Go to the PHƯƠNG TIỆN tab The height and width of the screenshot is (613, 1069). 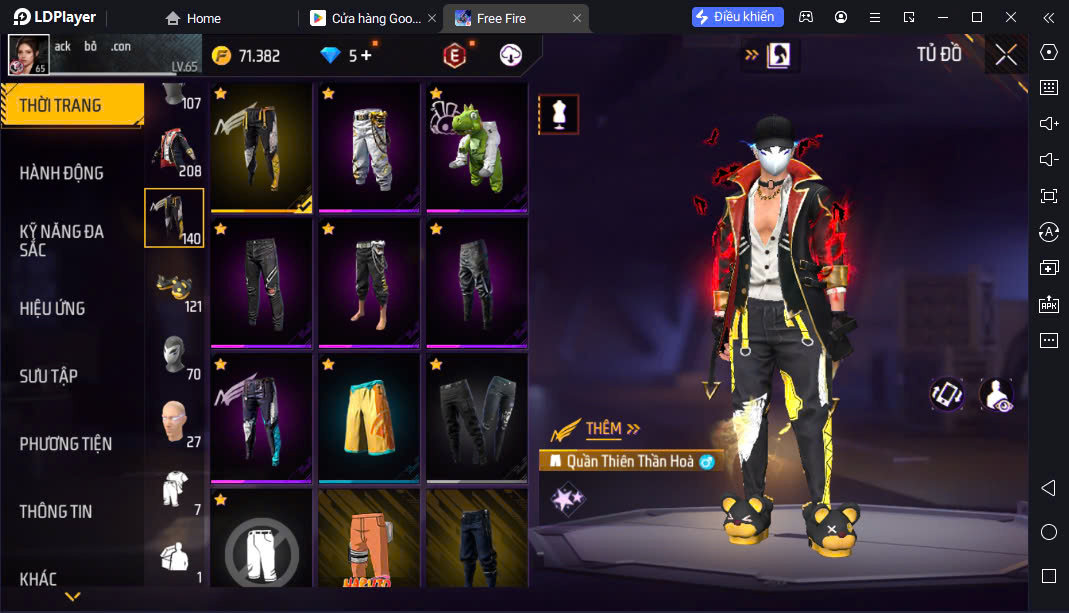coord(66,444)
